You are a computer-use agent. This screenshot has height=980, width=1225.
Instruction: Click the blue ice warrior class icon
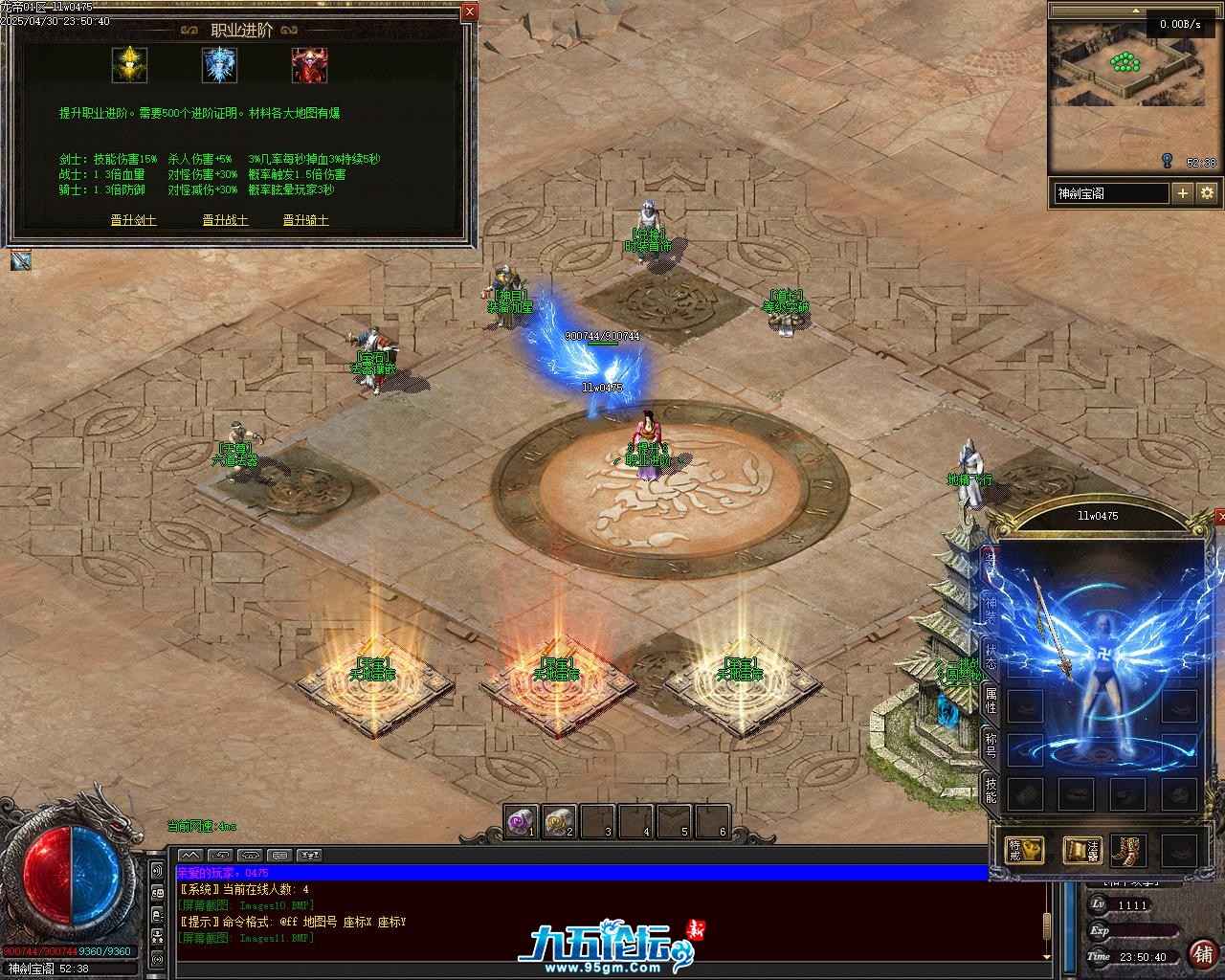(x=219, y=65)
